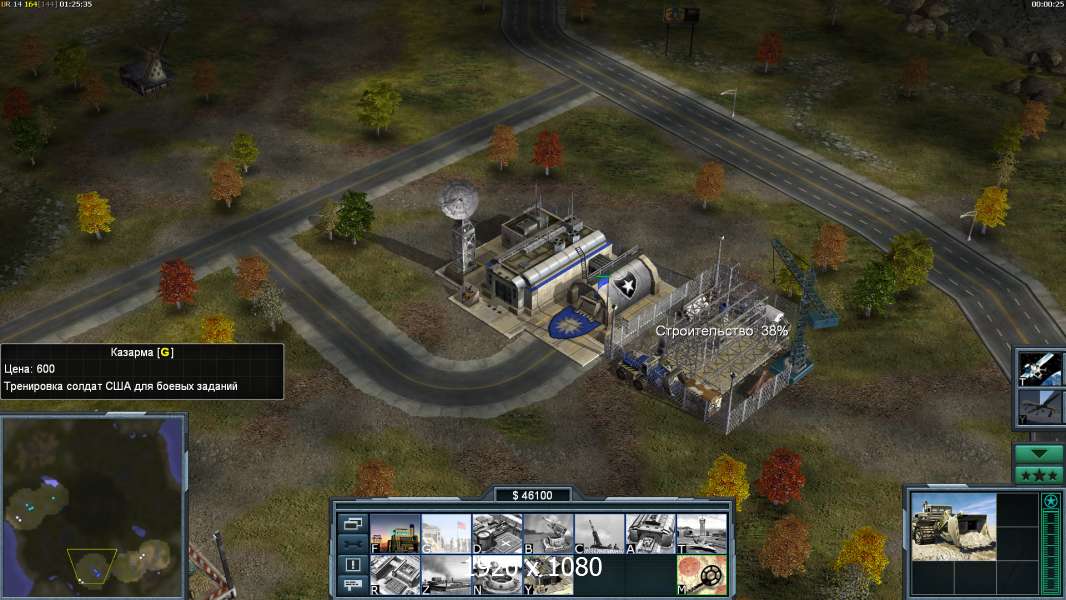Activate the mine detector command marked M
This screenshot has height=600, width=1066.
701,575
